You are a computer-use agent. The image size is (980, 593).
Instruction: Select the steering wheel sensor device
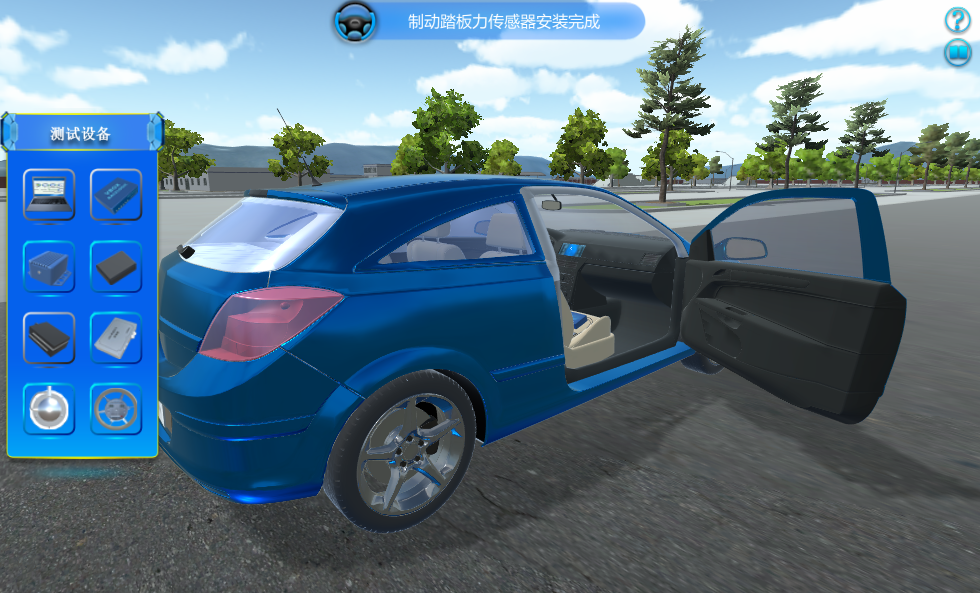click(116, 409)
